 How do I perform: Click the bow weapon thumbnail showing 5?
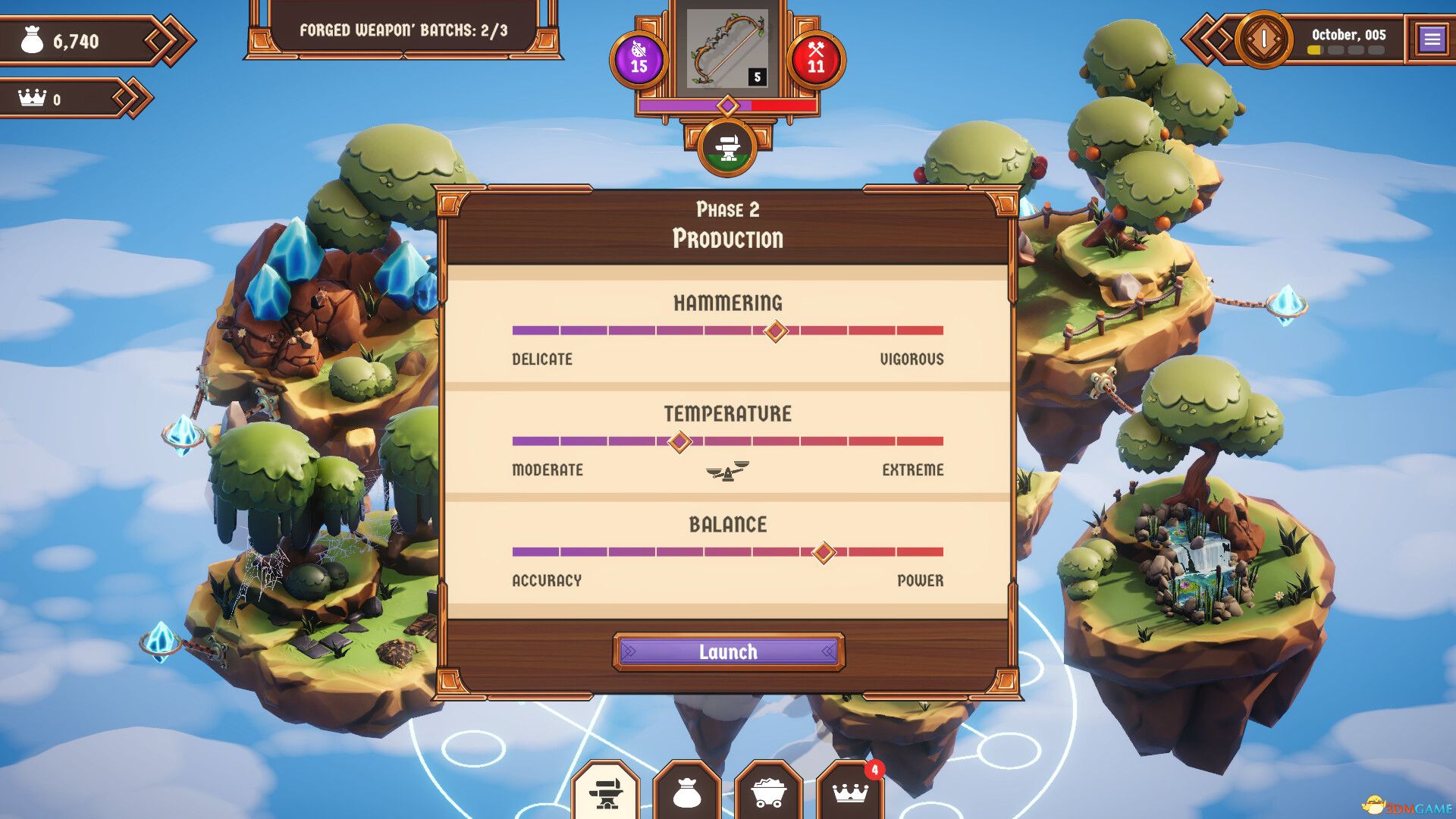tap(726, 47)
